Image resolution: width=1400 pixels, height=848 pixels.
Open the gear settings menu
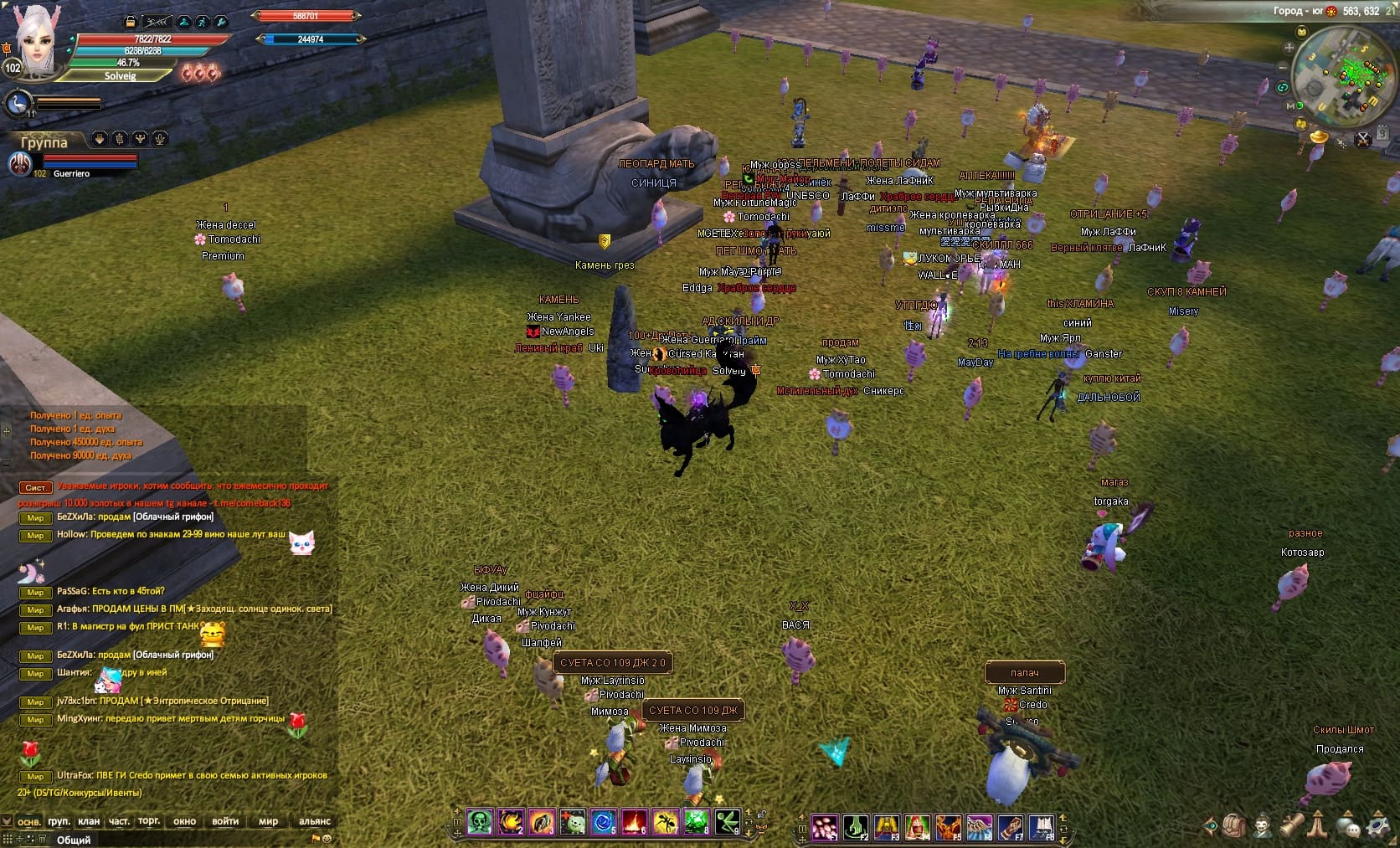(x=1377, y=827)
